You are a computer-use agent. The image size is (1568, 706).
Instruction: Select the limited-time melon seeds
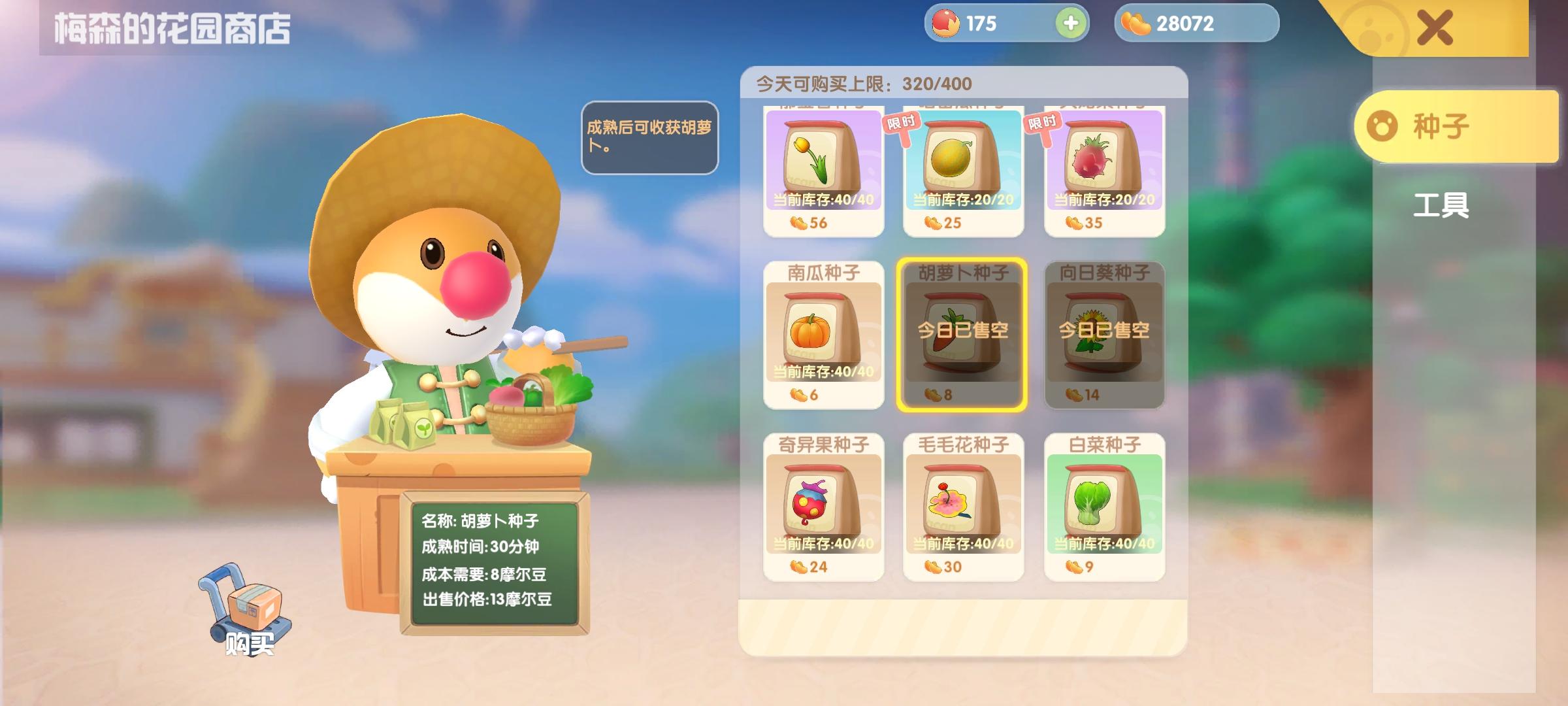tap(964, 167)
